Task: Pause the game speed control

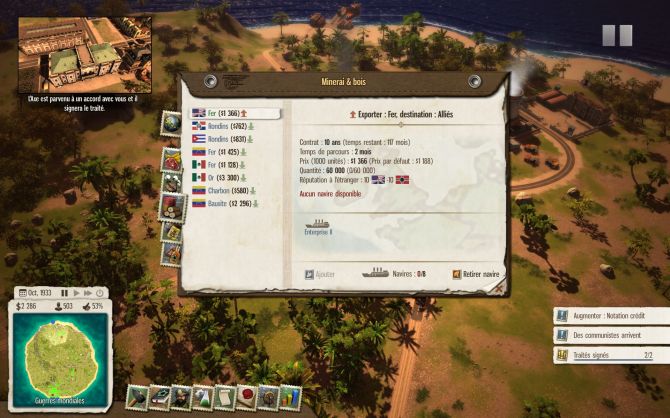Action: 64,293
